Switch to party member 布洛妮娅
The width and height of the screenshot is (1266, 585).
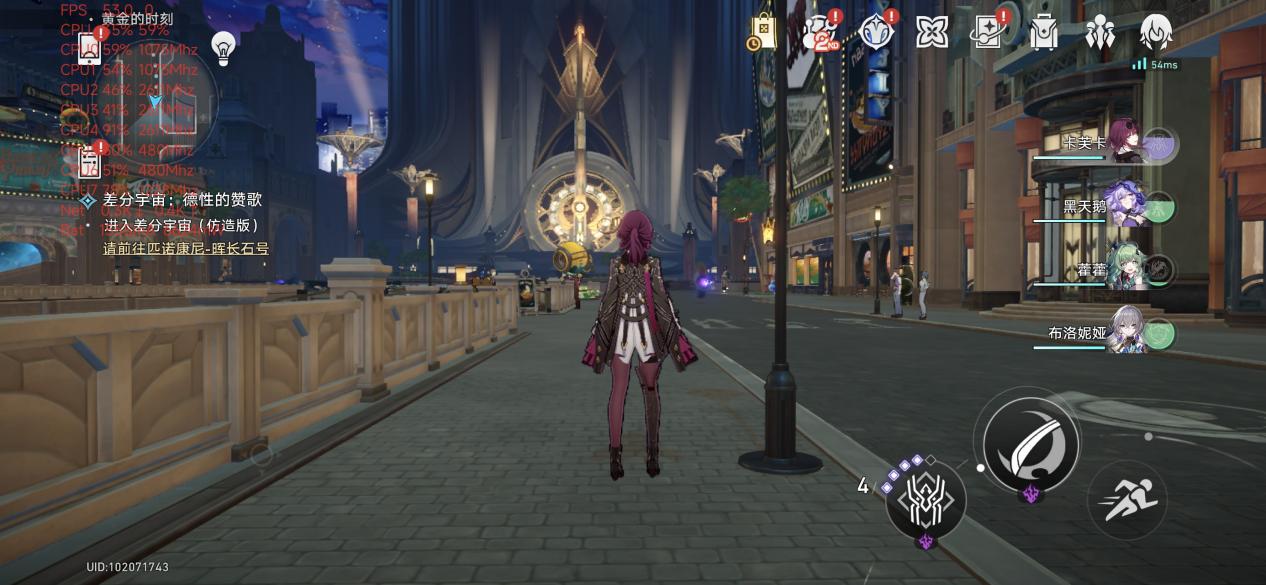pyautogui.click(x=1125, y=333)
